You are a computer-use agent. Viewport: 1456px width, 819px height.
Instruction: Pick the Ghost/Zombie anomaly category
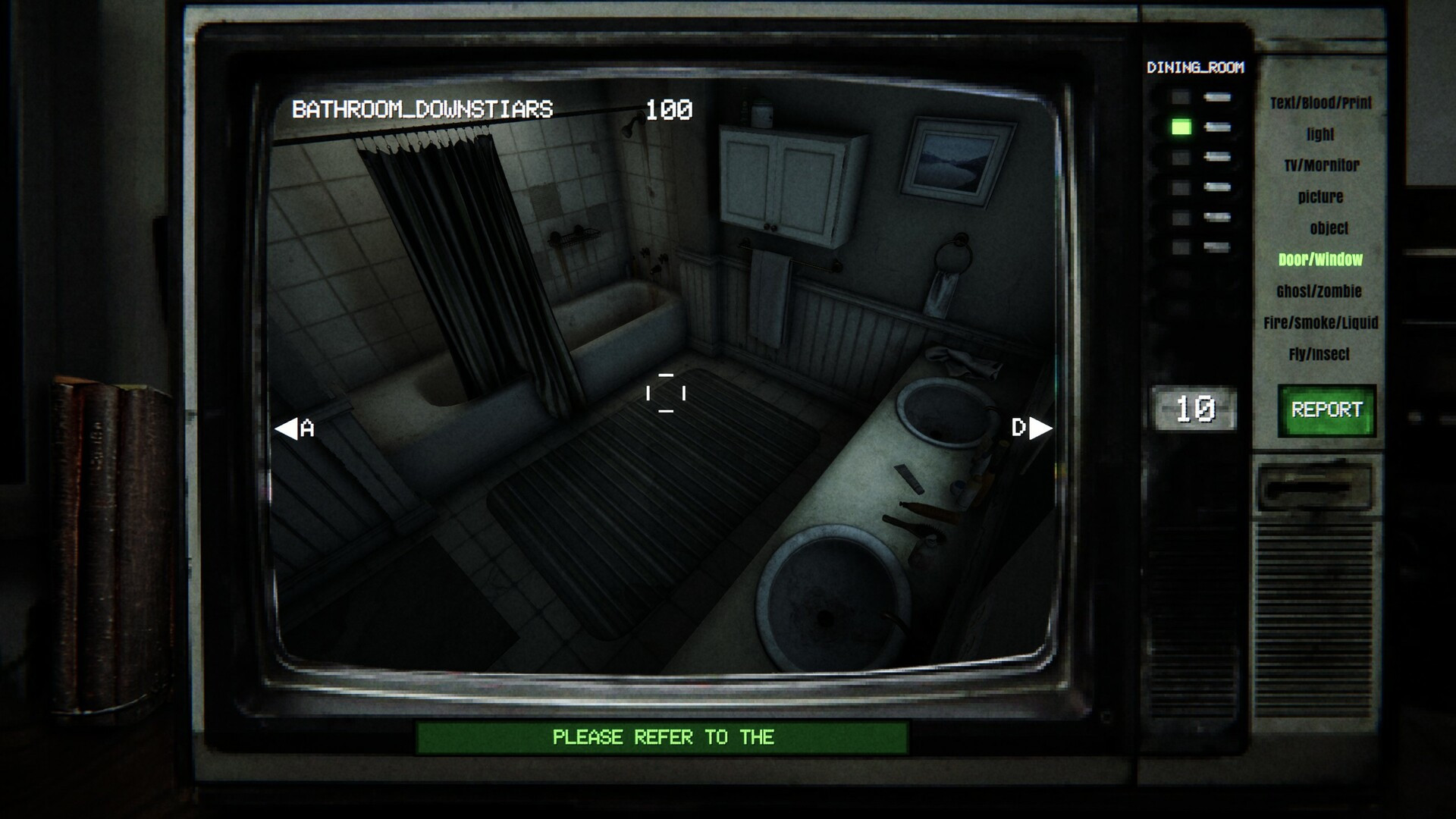coord(1319,291)
